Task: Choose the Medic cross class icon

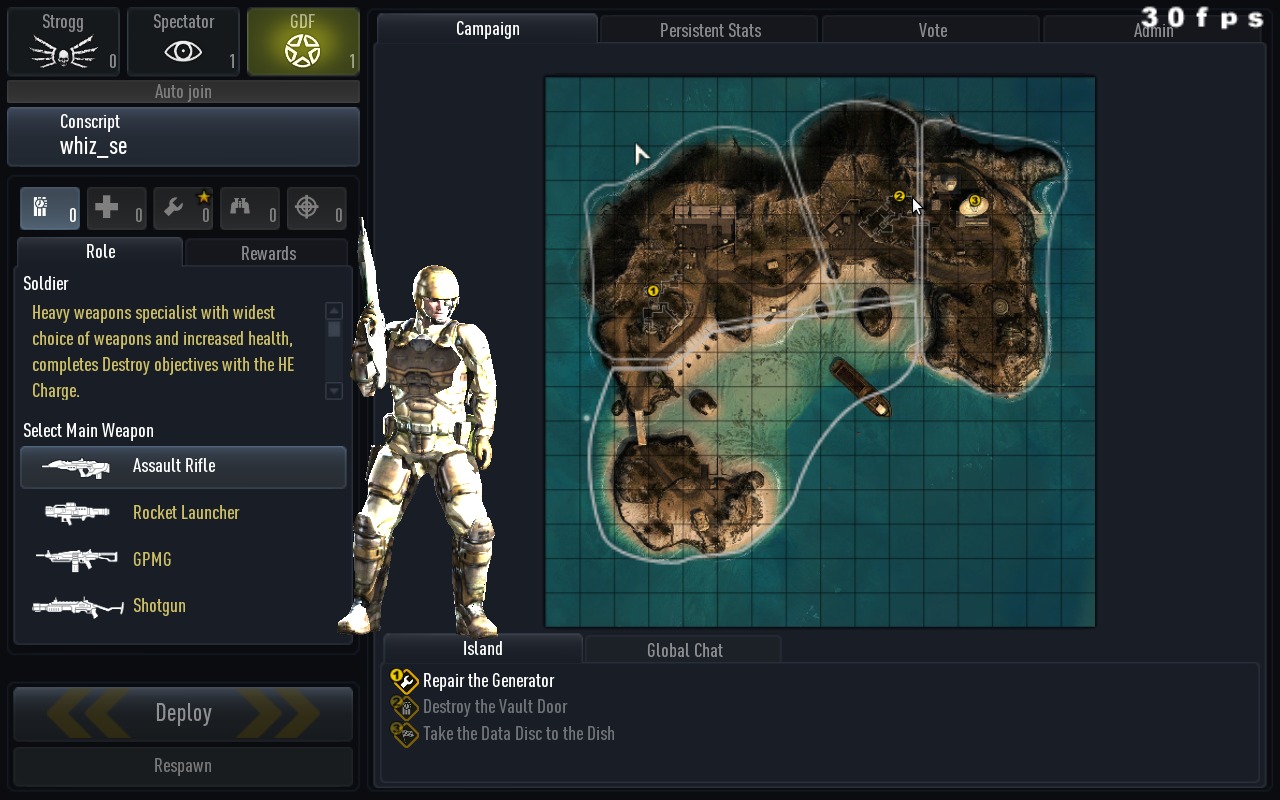Action: pyautogui.click(x=116, y=209)
